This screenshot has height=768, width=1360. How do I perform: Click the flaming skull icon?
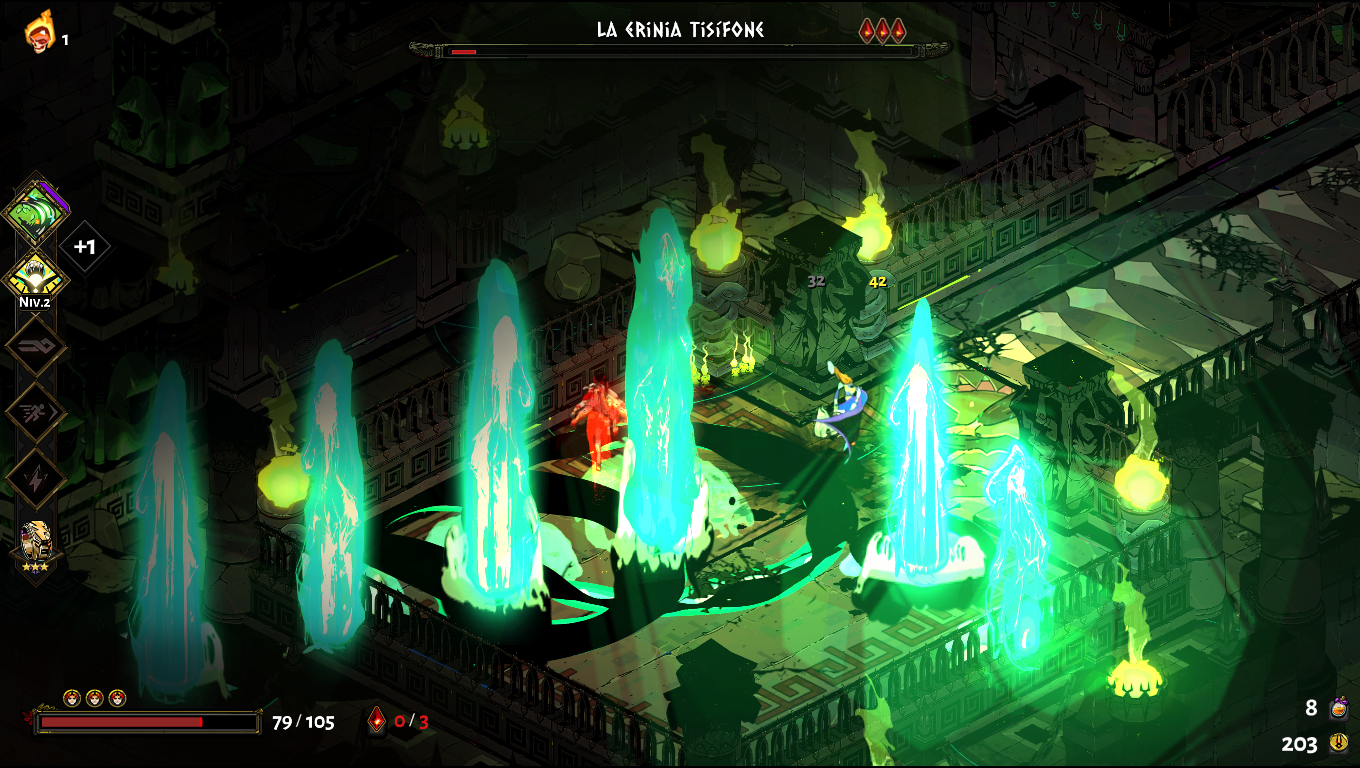click(x=40, y=32)
